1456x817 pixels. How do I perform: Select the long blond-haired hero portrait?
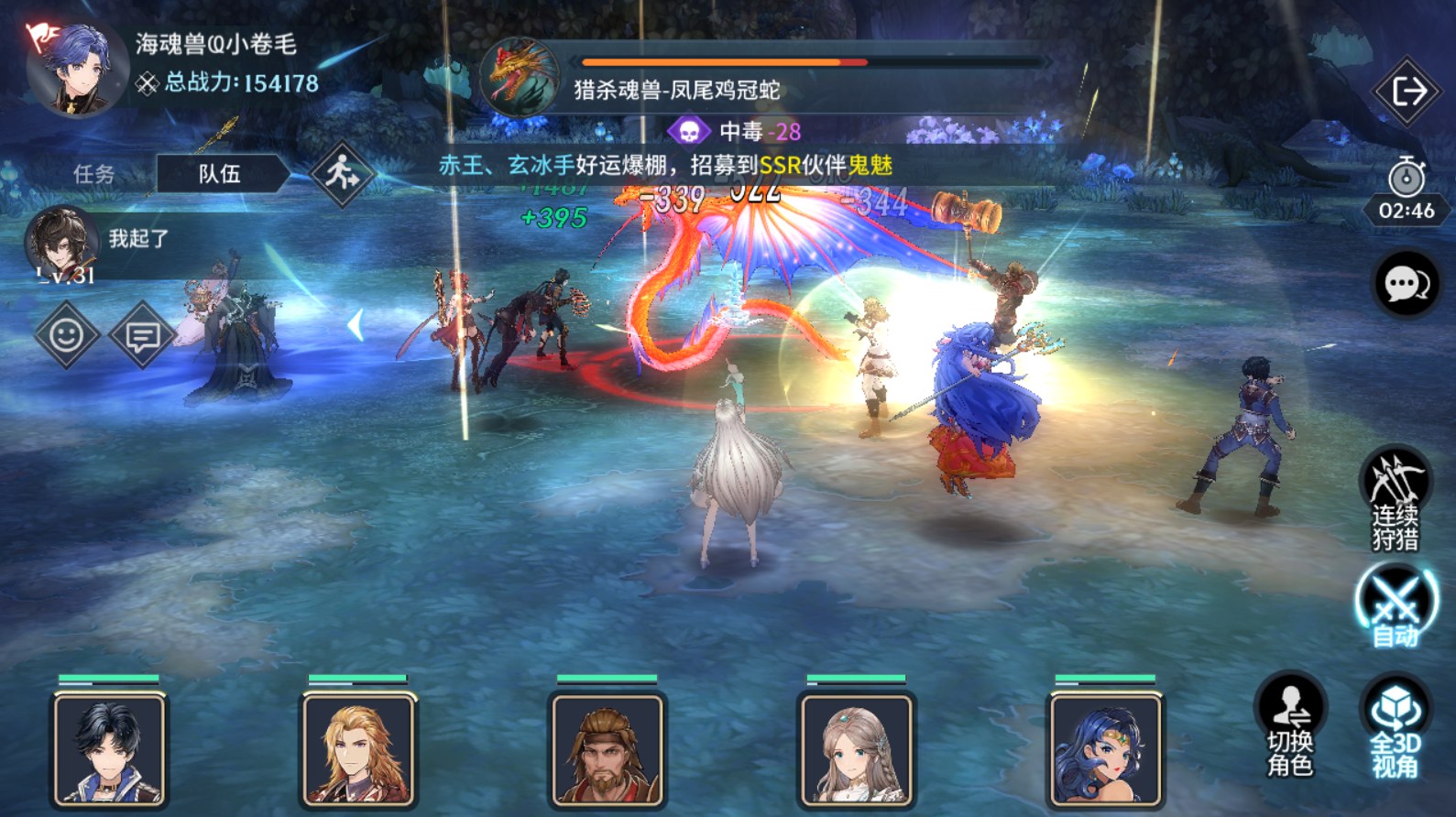pos(358,749)
